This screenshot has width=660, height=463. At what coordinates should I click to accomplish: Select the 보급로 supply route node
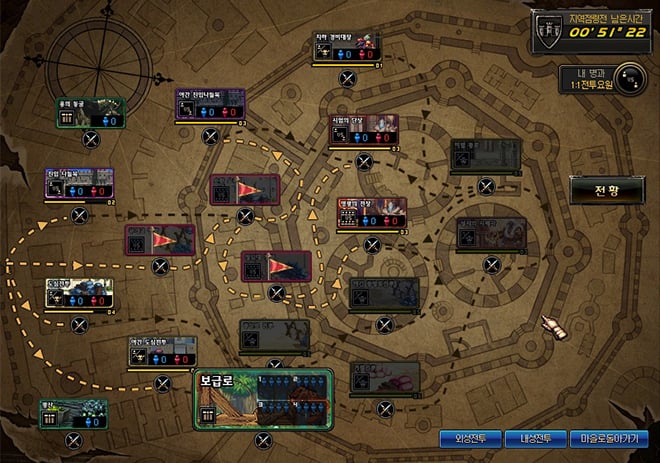[x=263, y=399]
